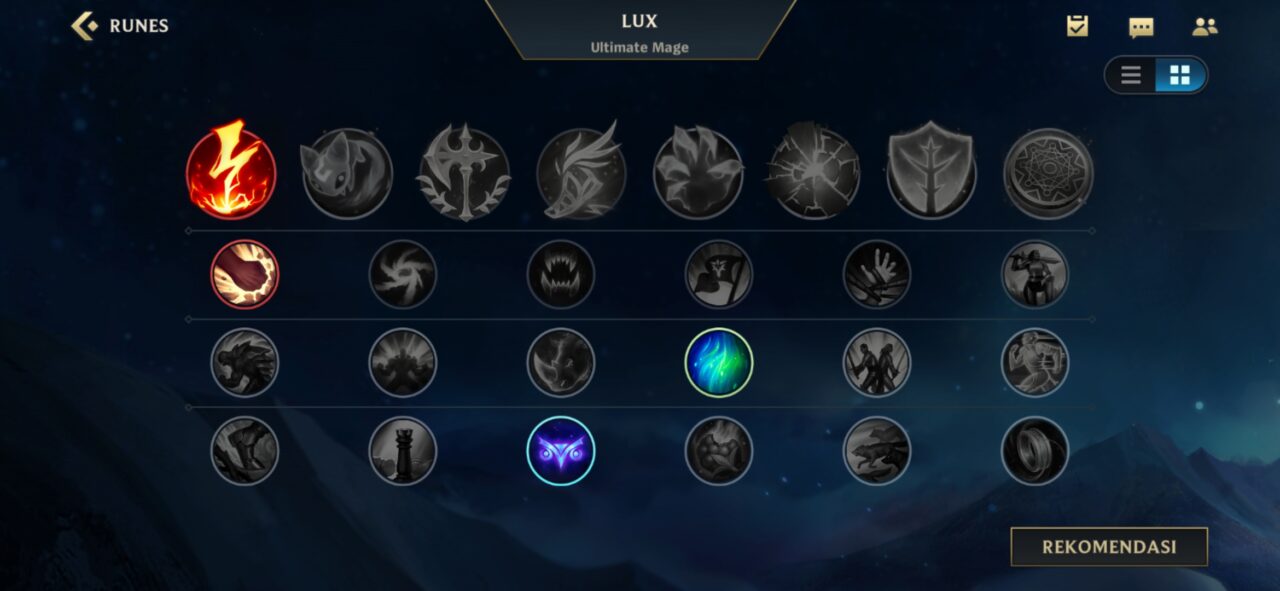The width and height of the screenshot is (1280, 591).
Task: Choose the chess rook tower rune
Action: point(403,451)
